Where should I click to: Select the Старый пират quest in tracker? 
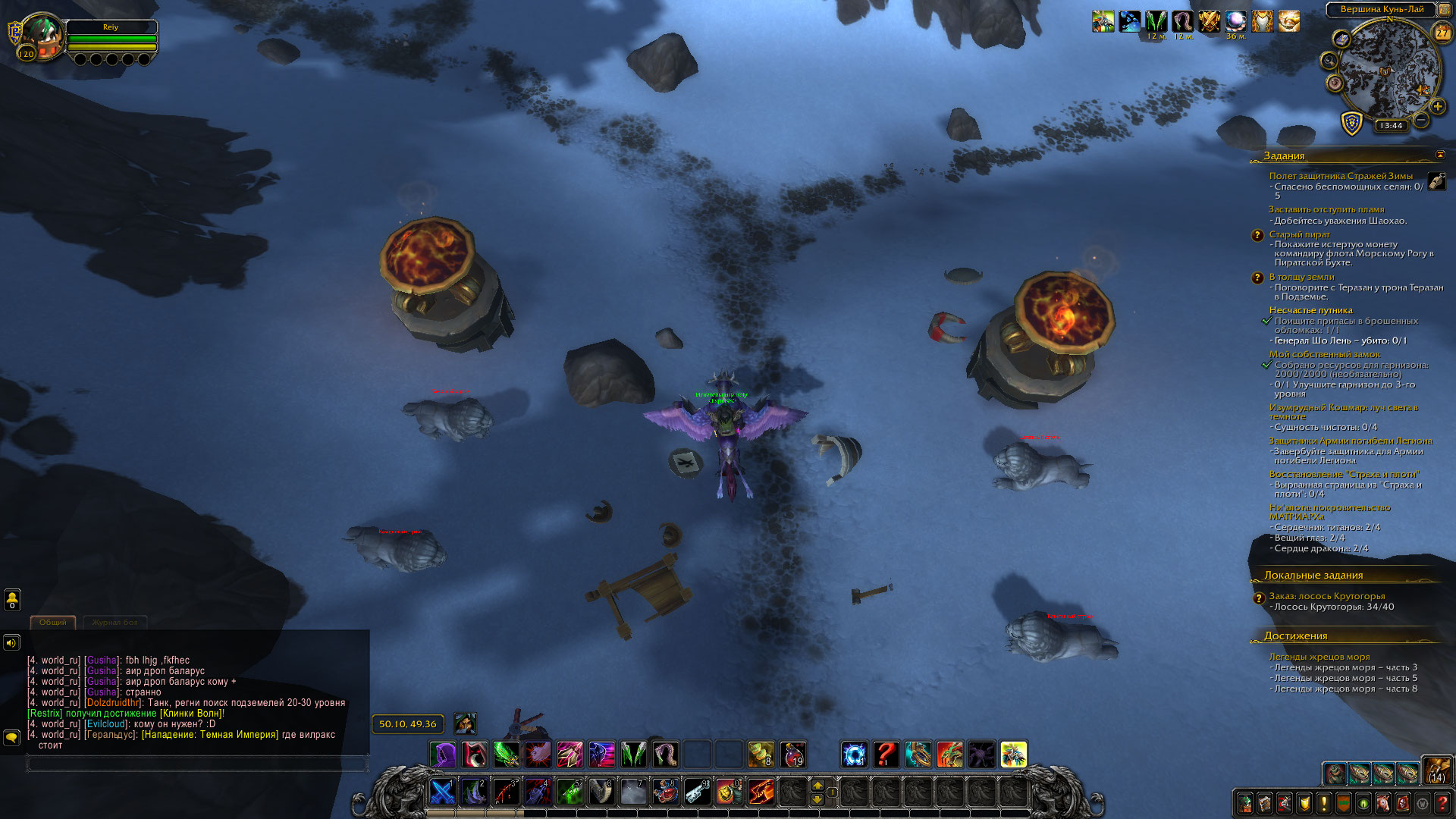click(x=1299, y=234)
